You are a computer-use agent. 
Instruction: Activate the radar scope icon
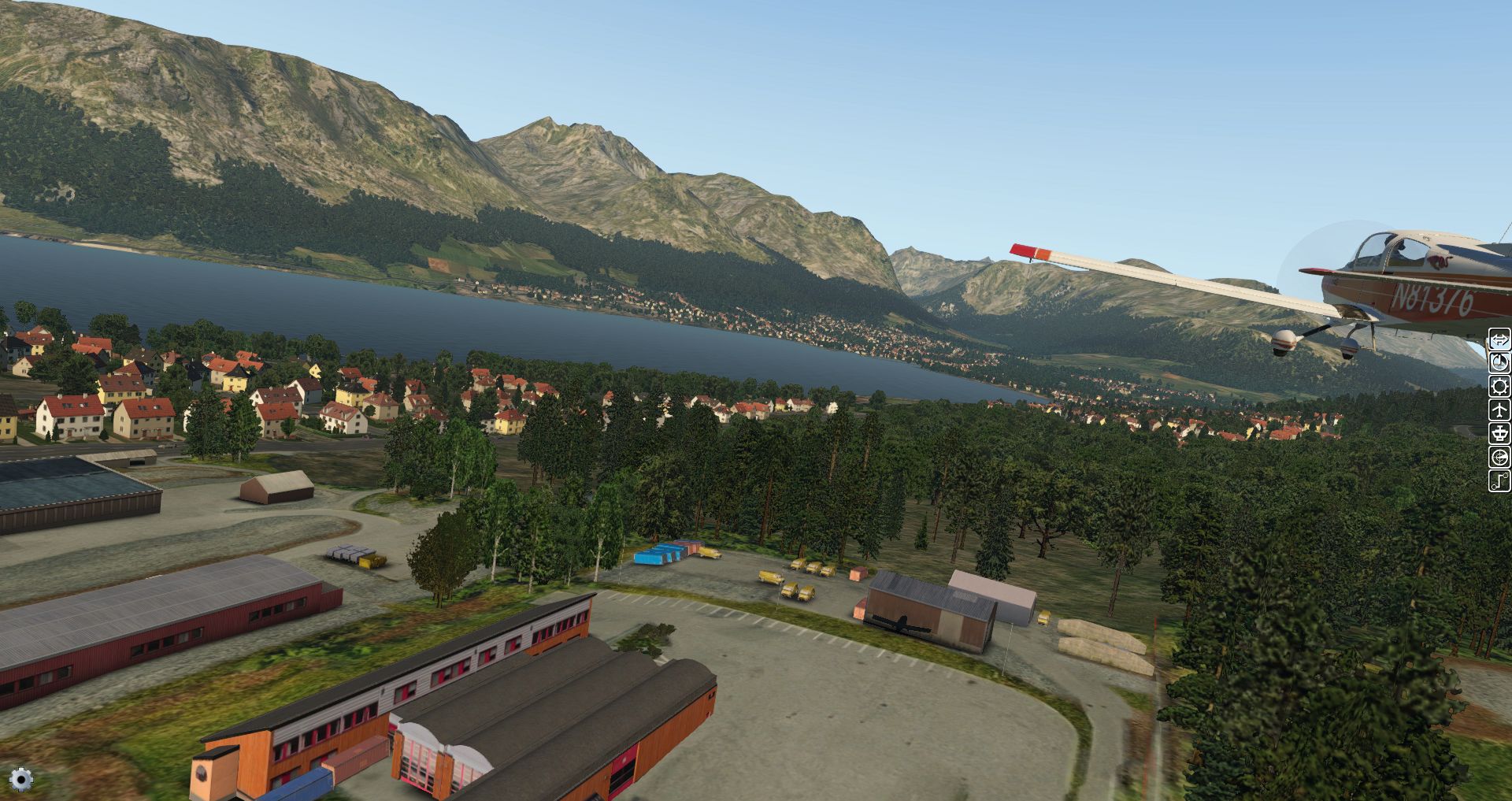[x=1499, y=458]
